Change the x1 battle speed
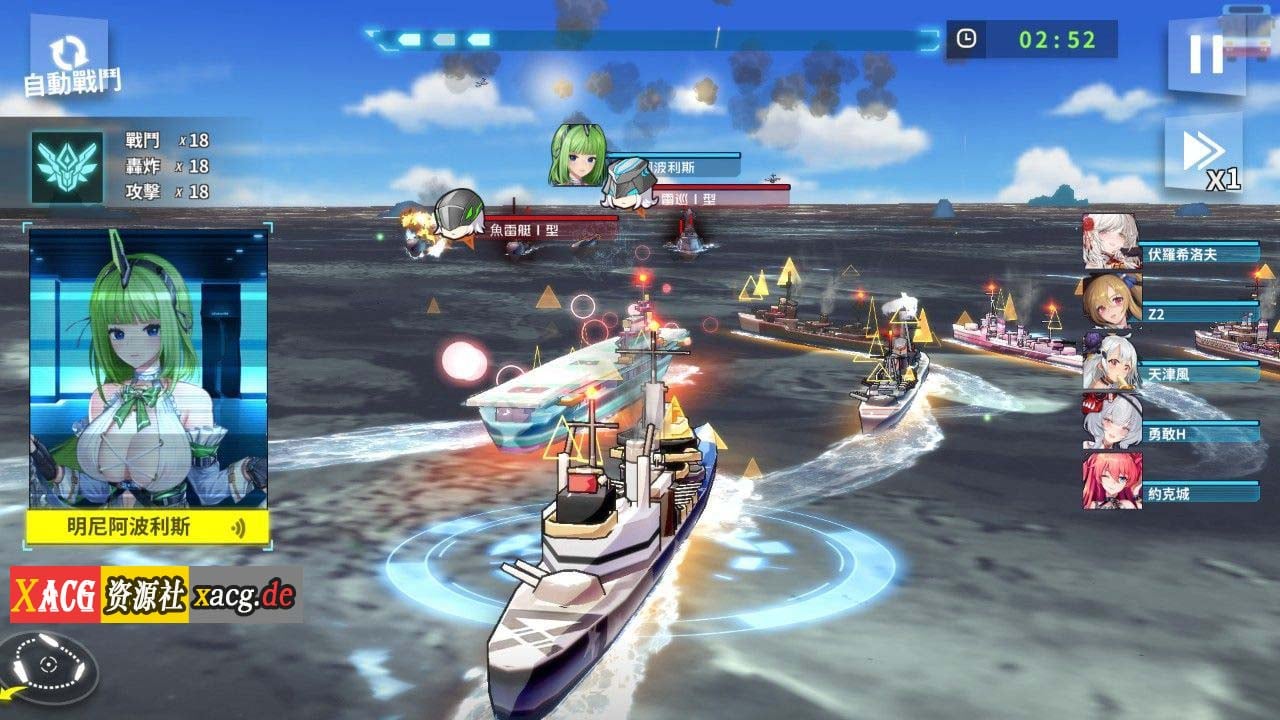The height and width of the screenshot is (720, 1280). coord(1204,155)
